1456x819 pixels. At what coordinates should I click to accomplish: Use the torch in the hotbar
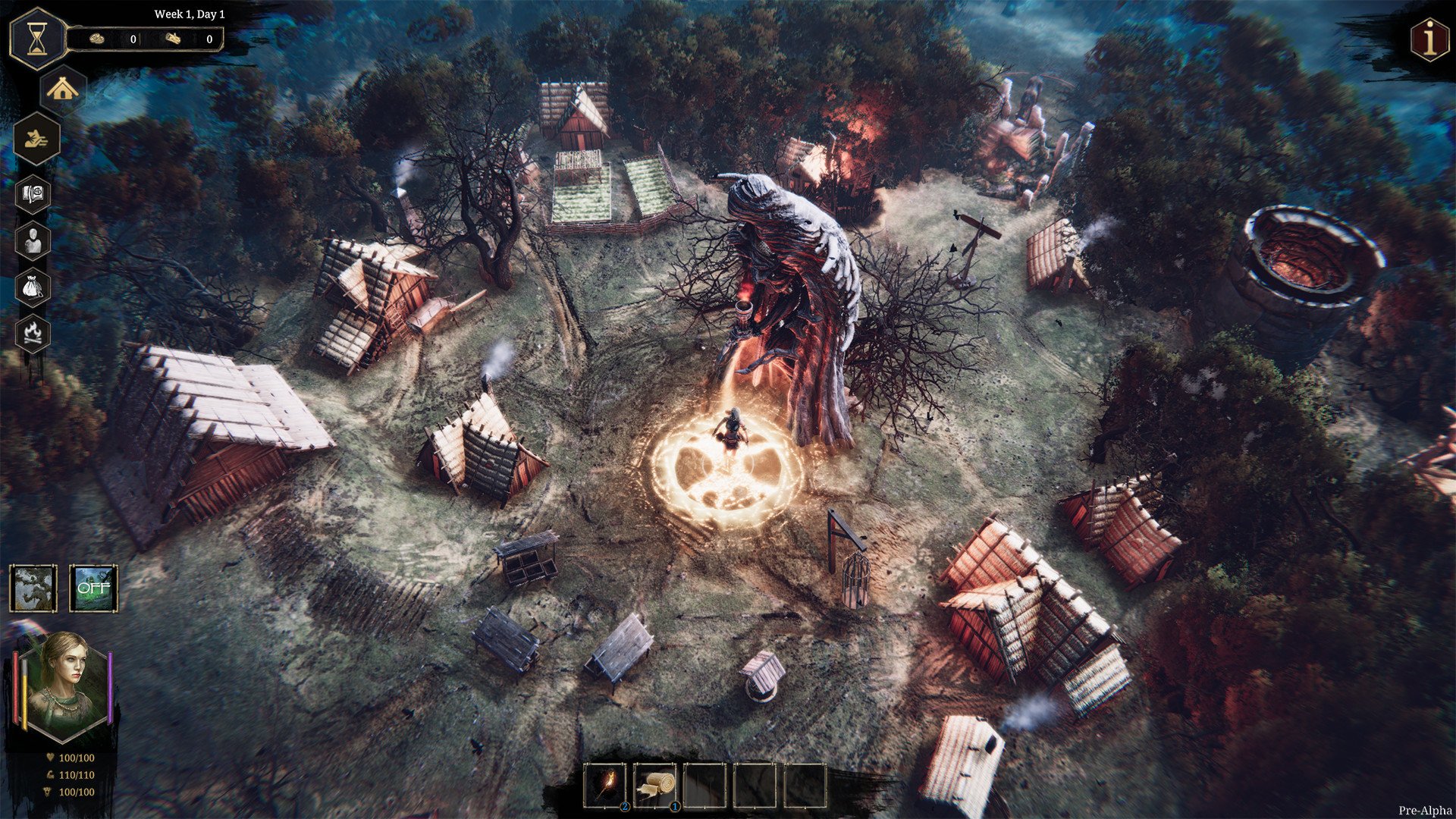pyautogui.click(x=605, y=786)
